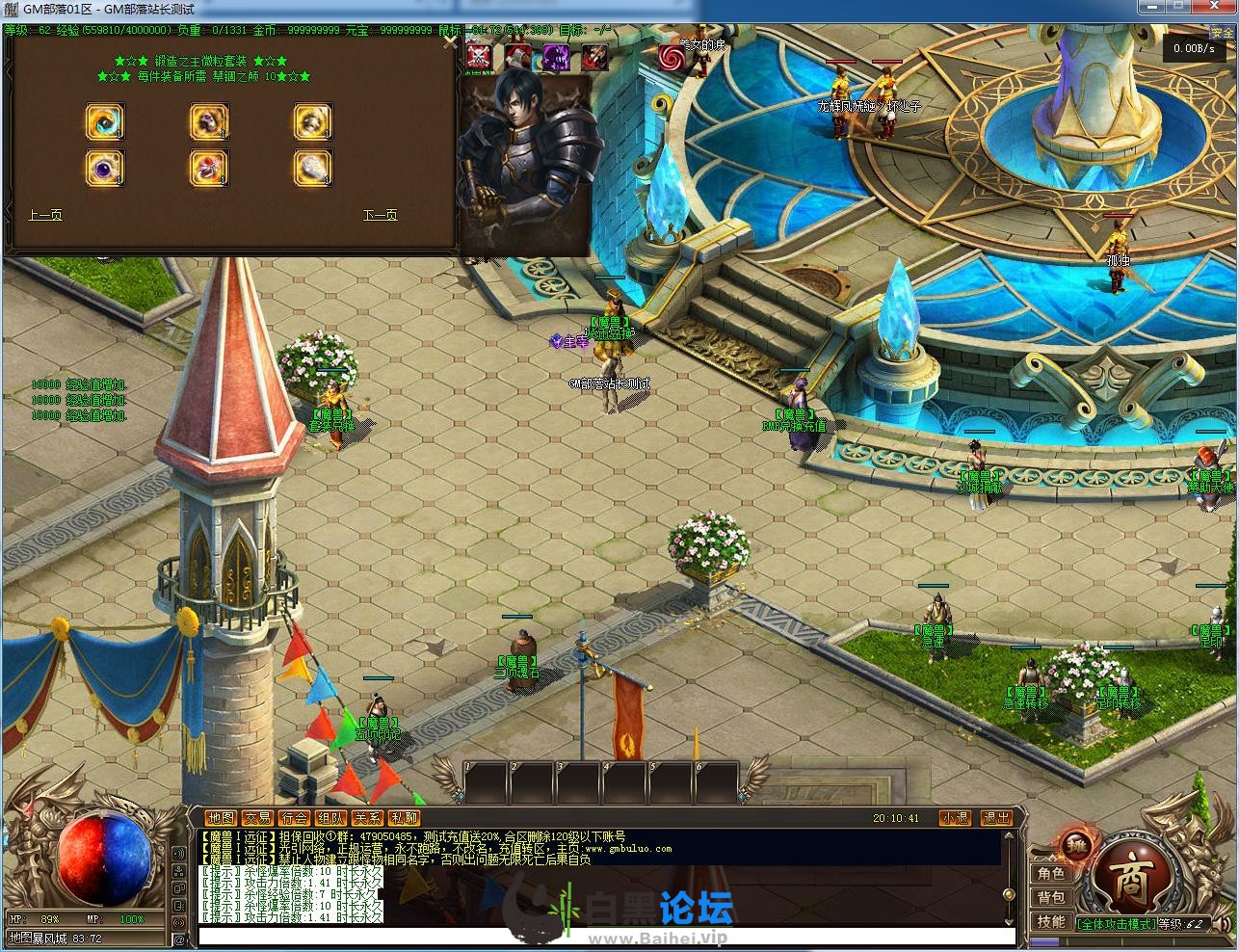This screenshot has width=1239, height=952.
Task: Open the 角色 (character) panel
Action: pos(1051,873)
